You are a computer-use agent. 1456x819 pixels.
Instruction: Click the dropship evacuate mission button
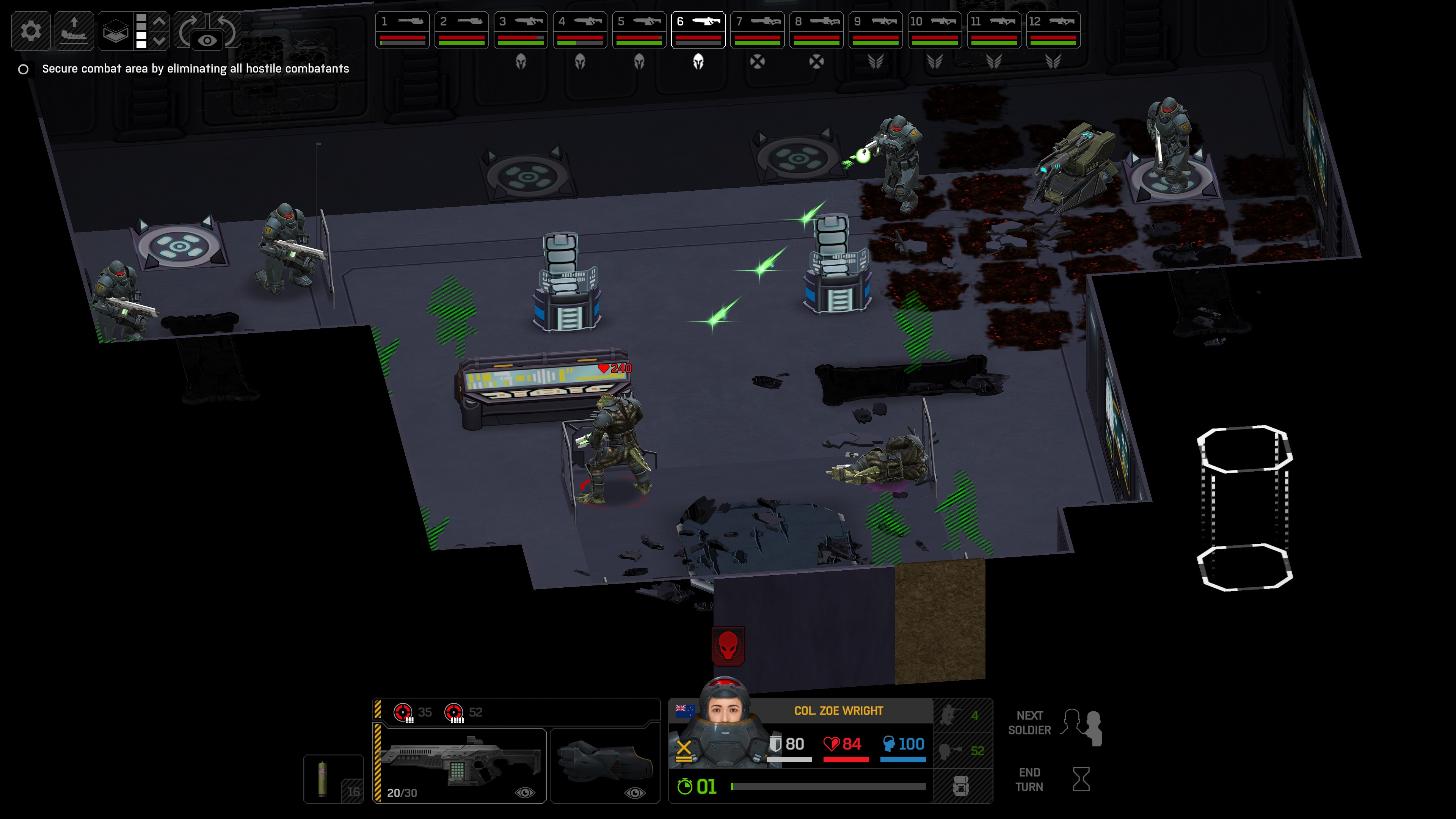74,30
